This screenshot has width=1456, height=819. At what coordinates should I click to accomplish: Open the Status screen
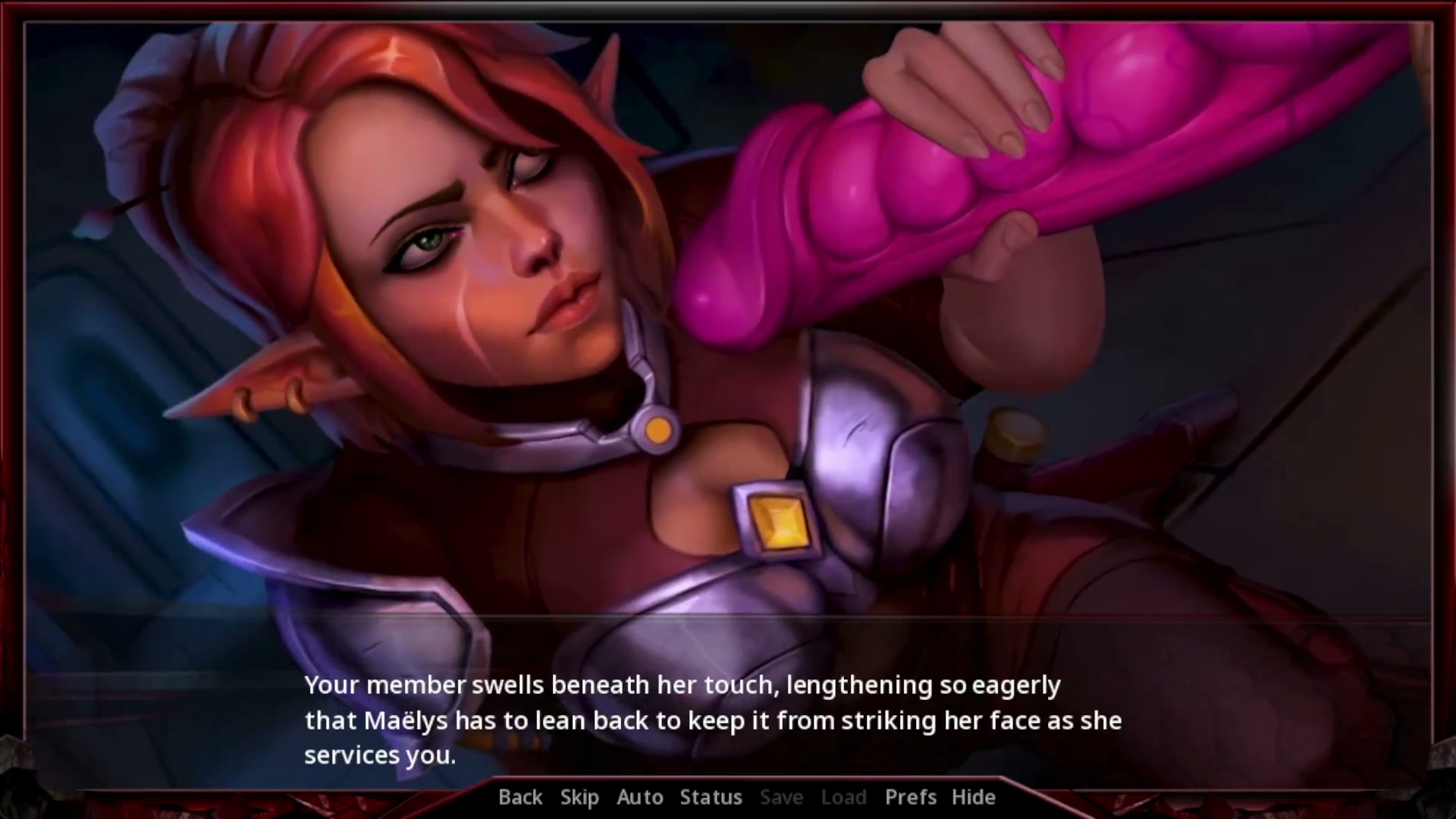tap(711, 797)
